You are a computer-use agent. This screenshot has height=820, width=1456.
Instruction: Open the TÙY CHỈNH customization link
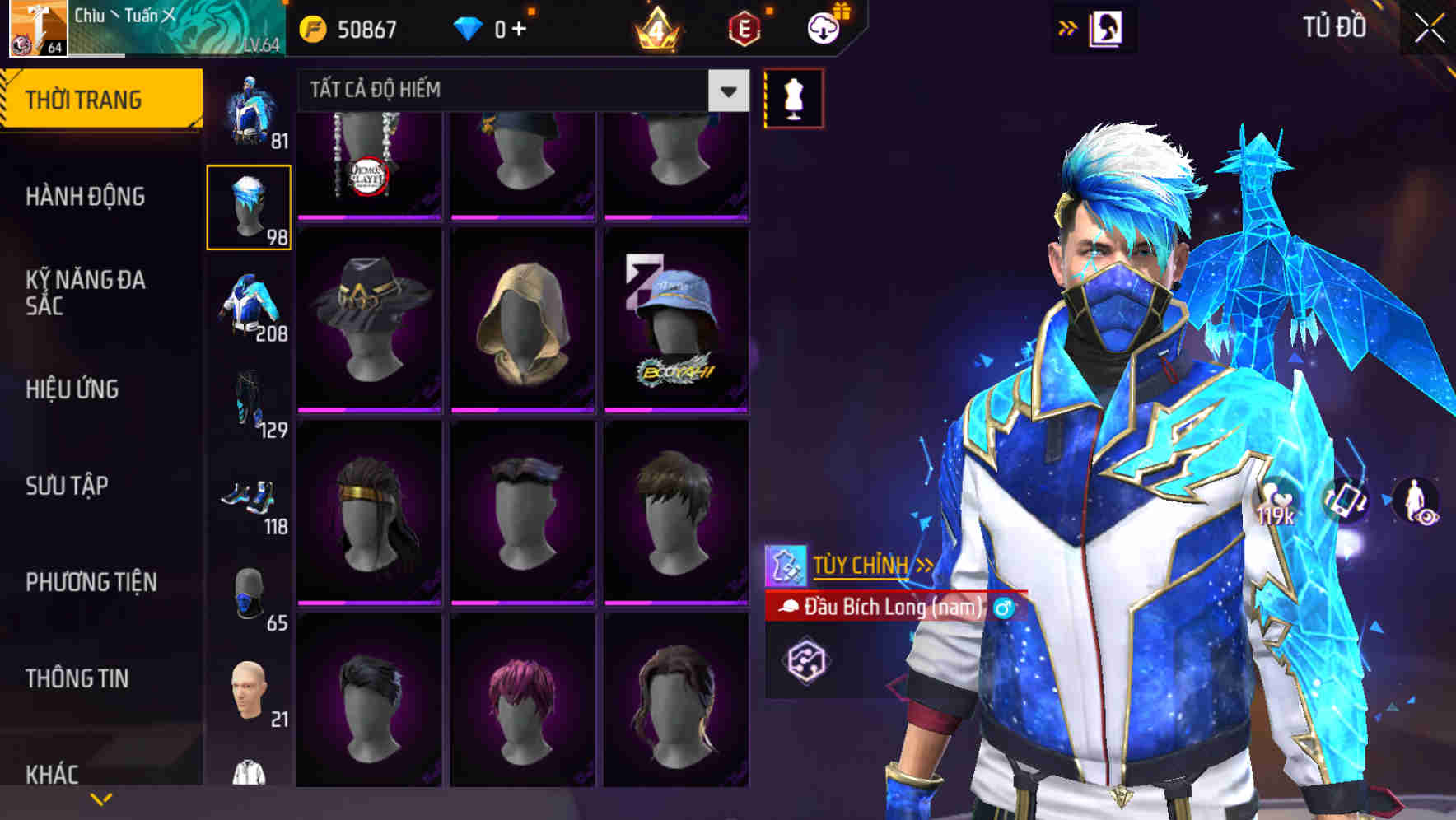click(x=863, y=565)
